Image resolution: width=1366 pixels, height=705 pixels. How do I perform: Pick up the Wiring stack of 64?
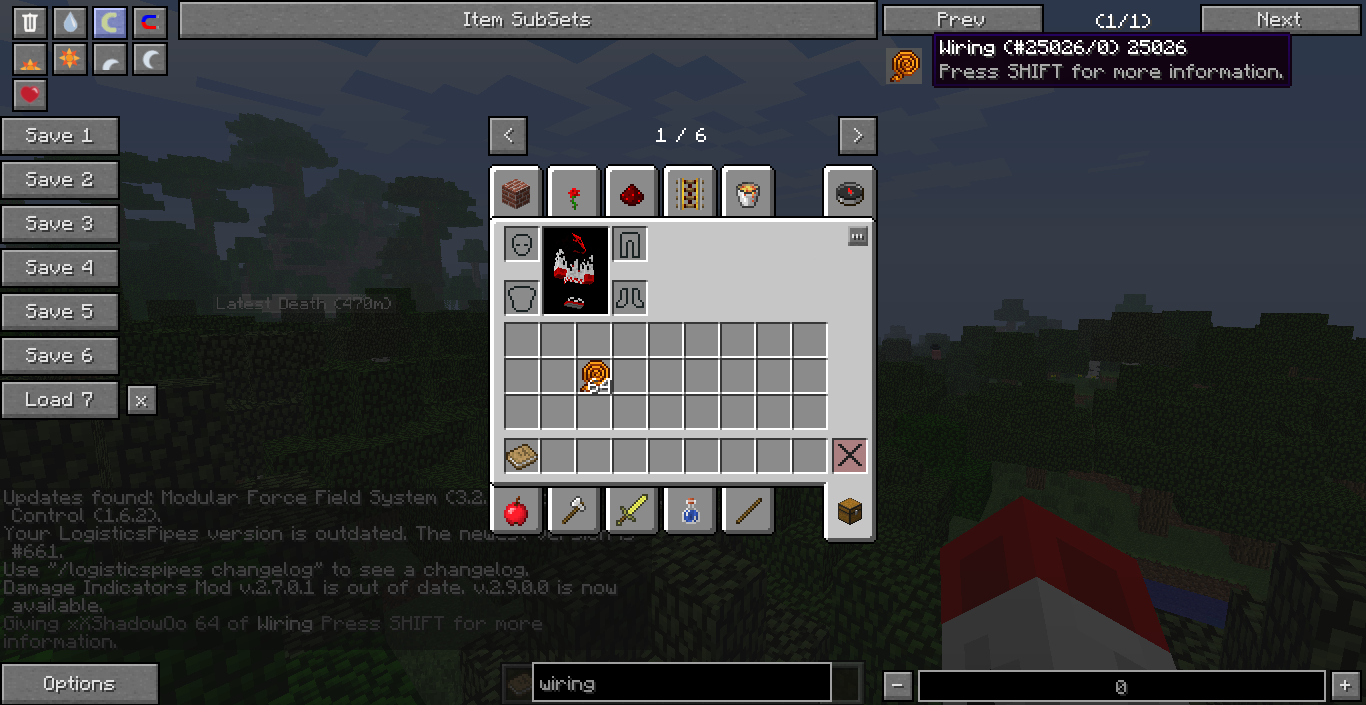[594, 377]
